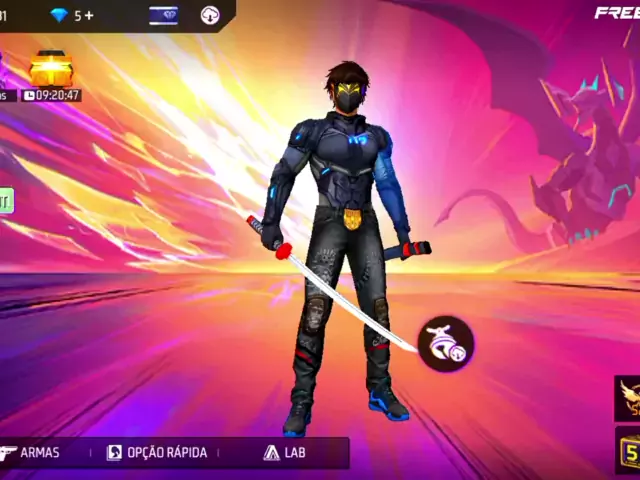Select Opção Rápida in the bottom bar
Screen dimensions: 640x480
(x=157, y=452)
